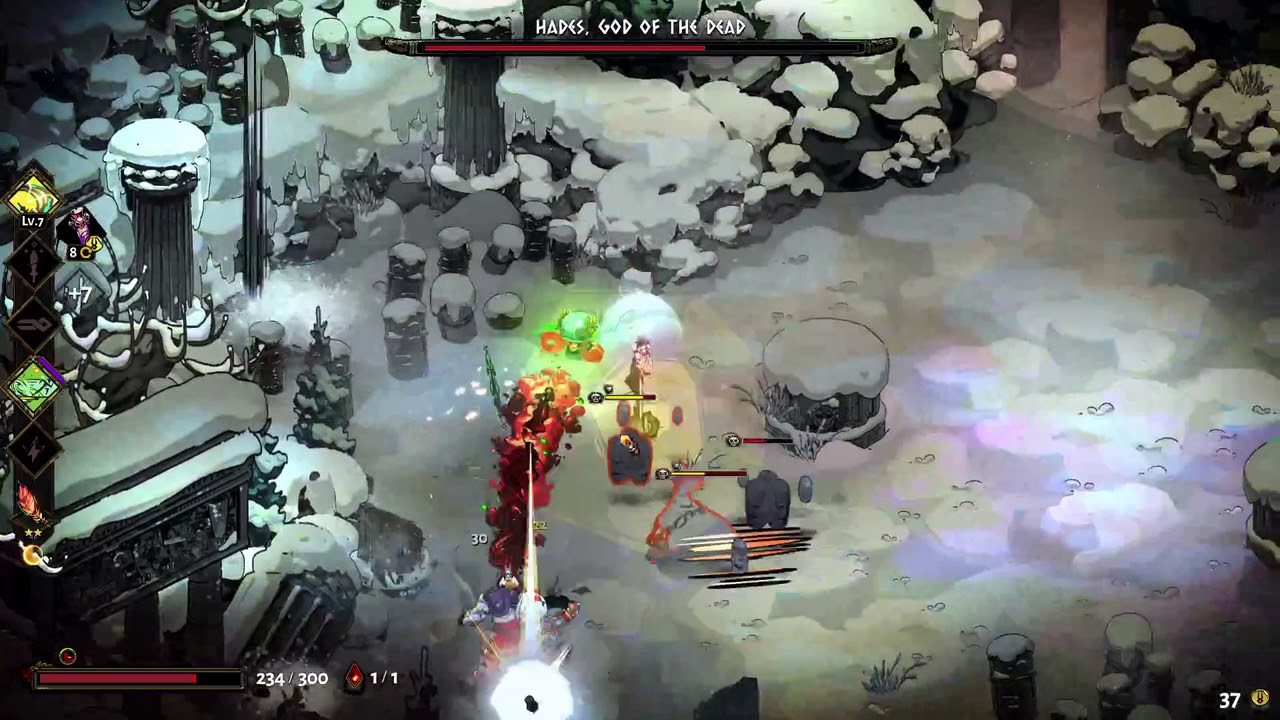Click the "HADES, GOD OF THE DEAD" title
Screen dimensions: 1280x720
(640, 29)
